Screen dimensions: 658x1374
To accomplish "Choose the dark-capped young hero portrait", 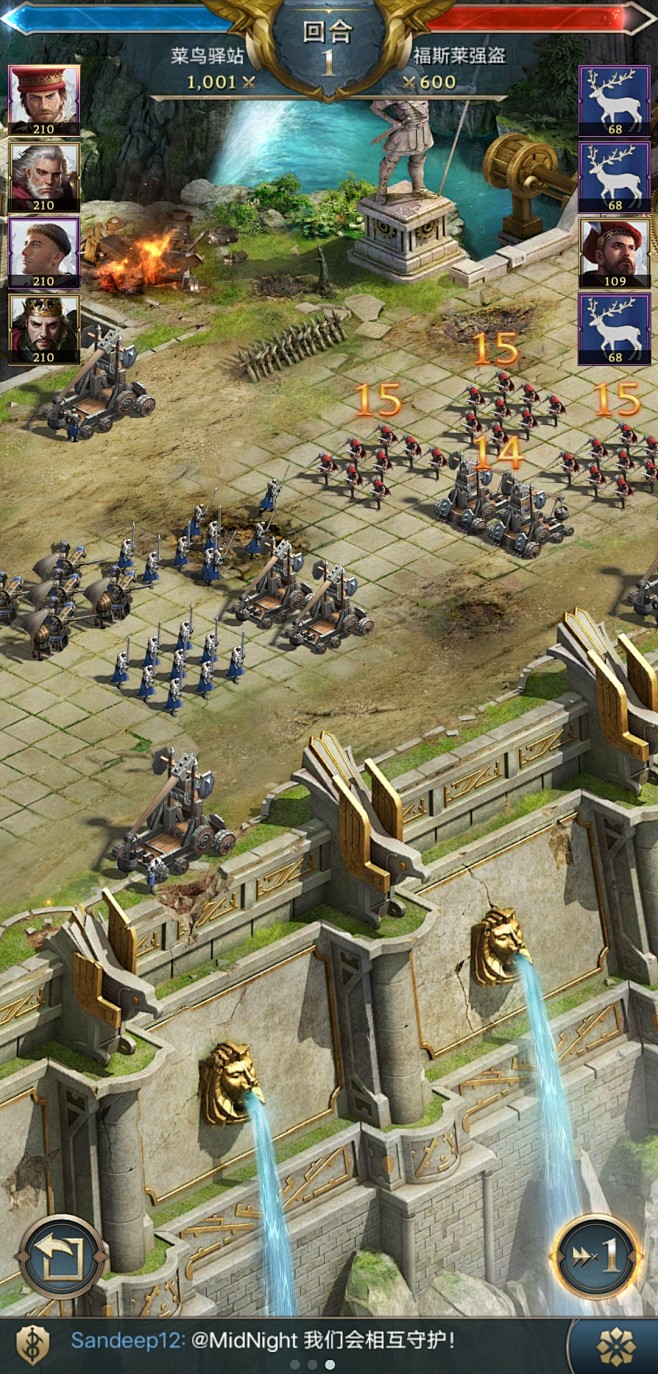I will coord(44,253).
